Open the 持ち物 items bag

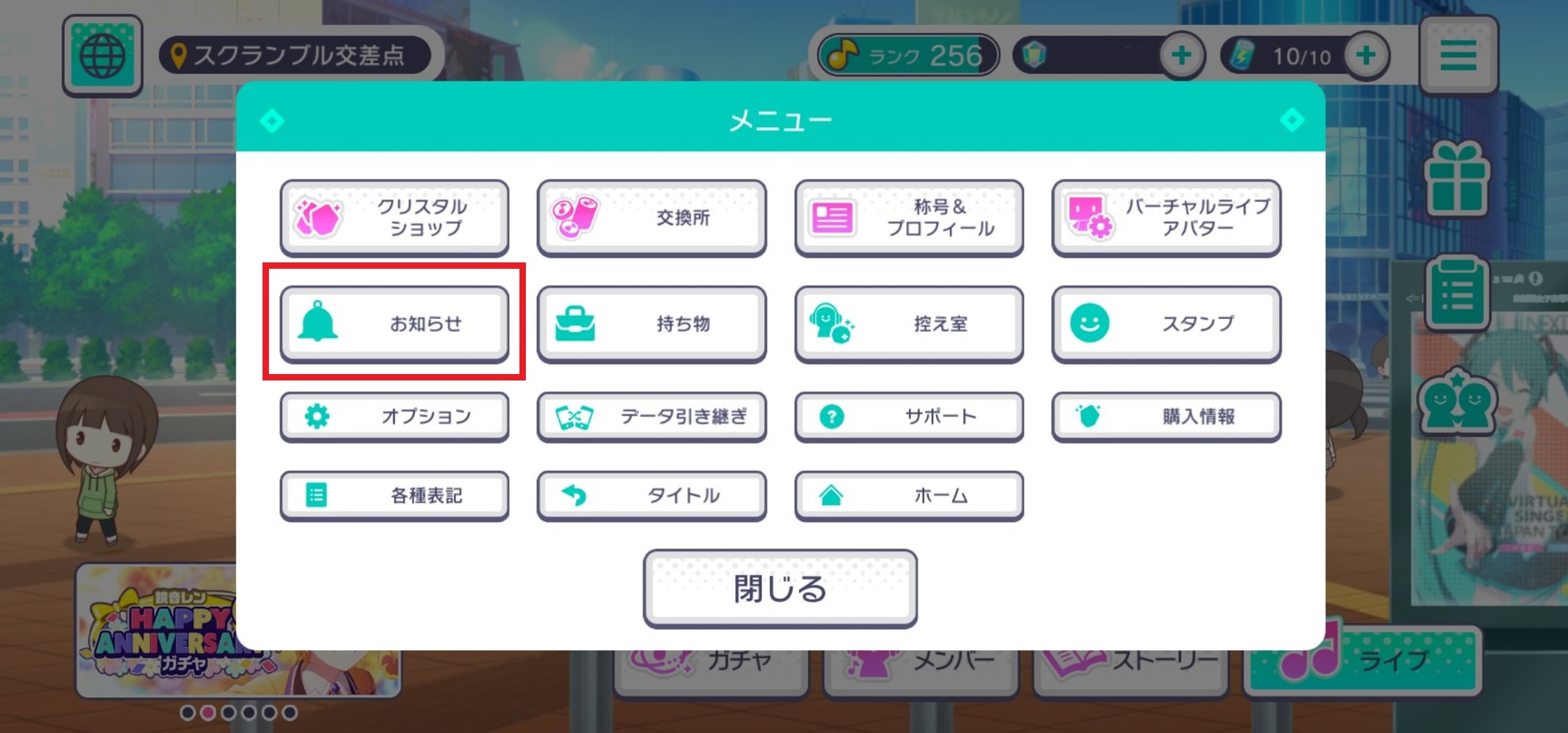652,324
